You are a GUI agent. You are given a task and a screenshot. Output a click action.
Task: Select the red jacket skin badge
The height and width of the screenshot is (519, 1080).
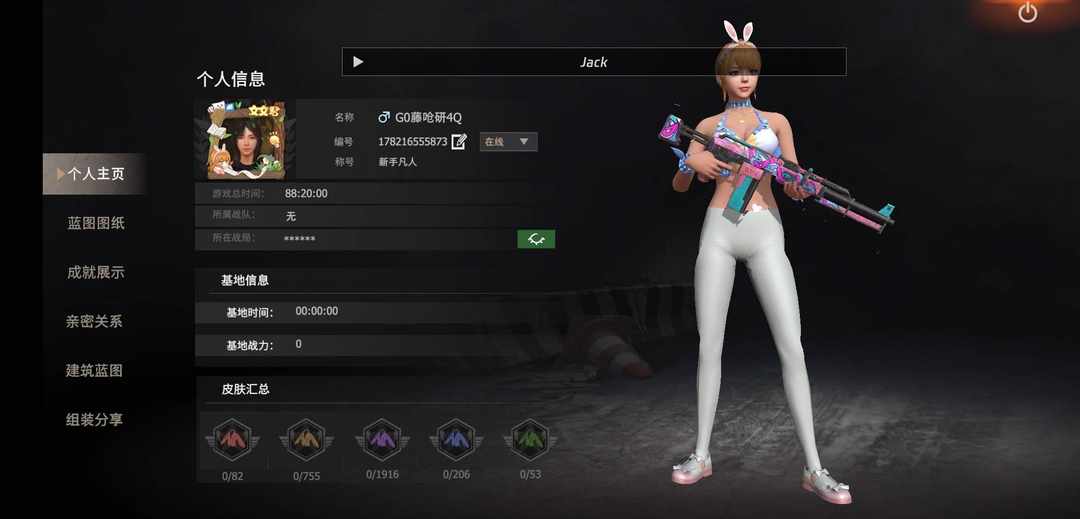[232, 441]
